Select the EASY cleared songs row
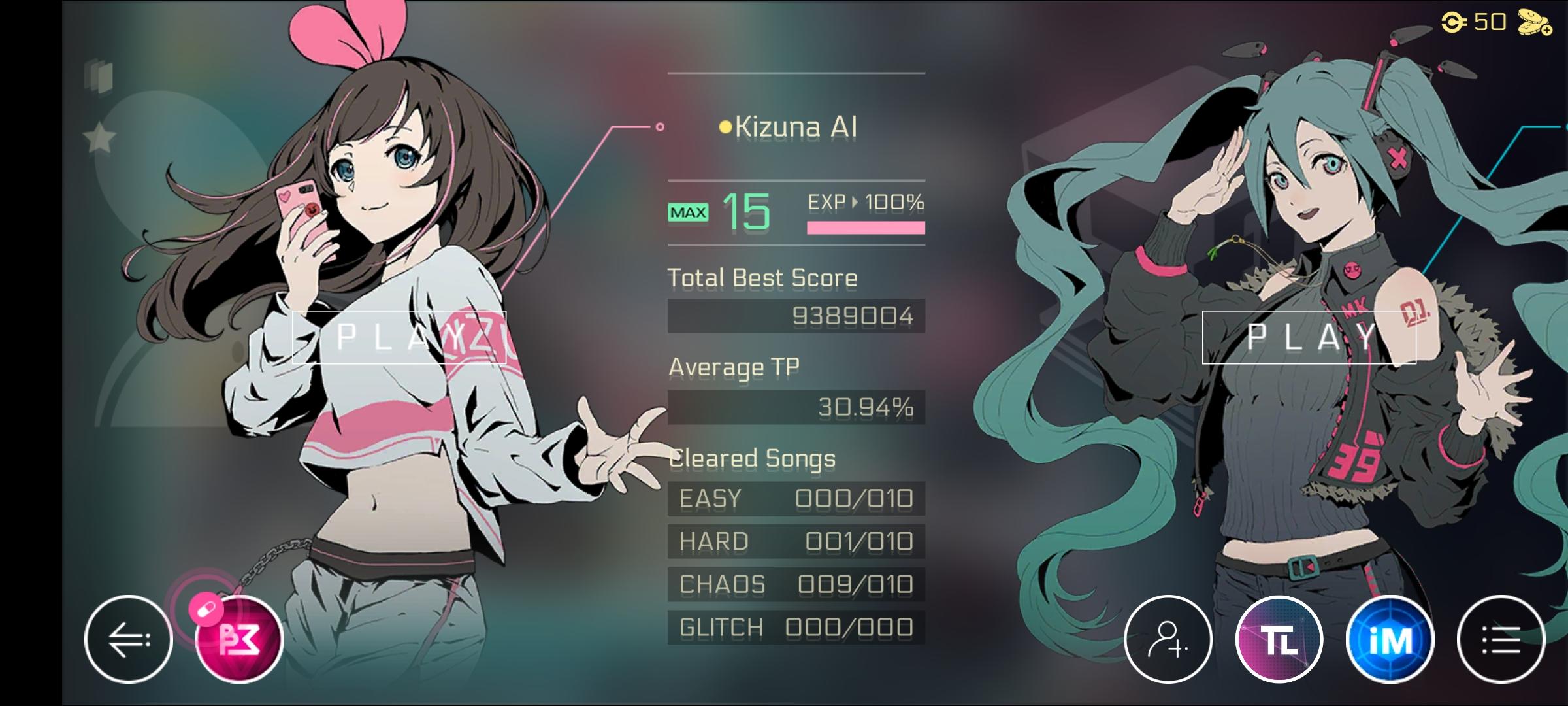The image size is (1568, 706). point(795,498)
